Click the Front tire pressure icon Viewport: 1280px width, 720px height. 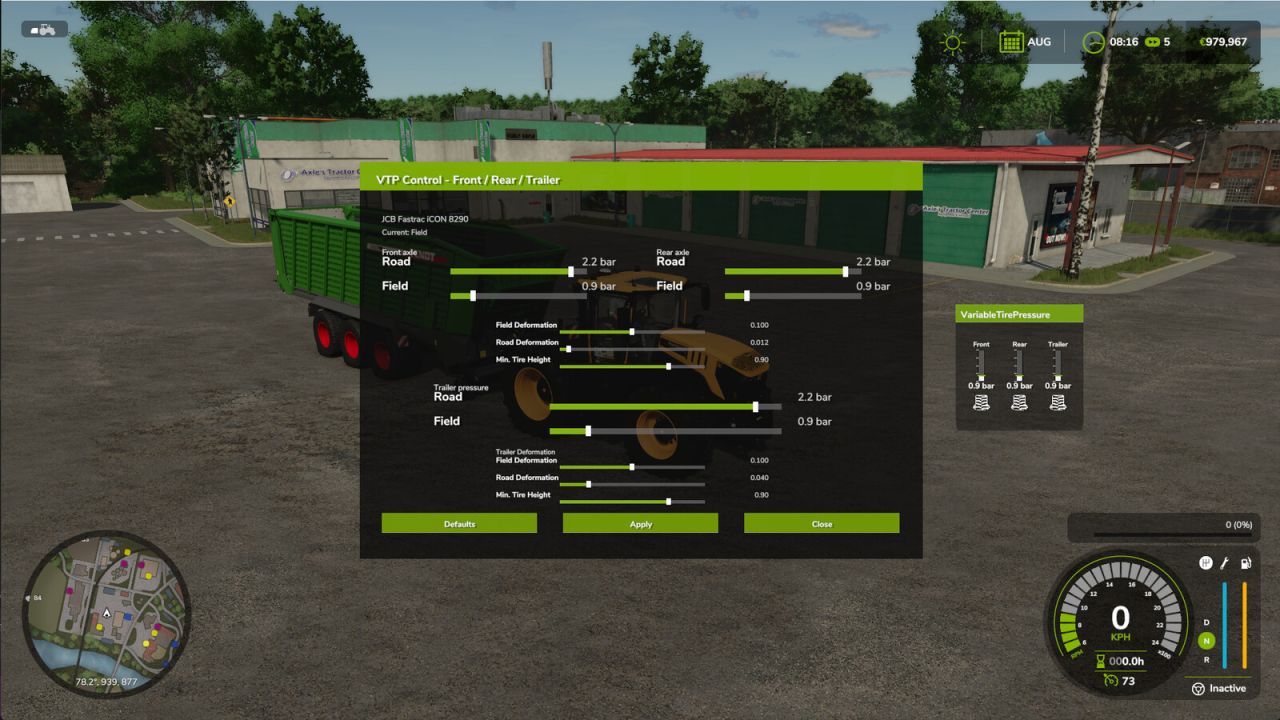(x=981, y=400)
